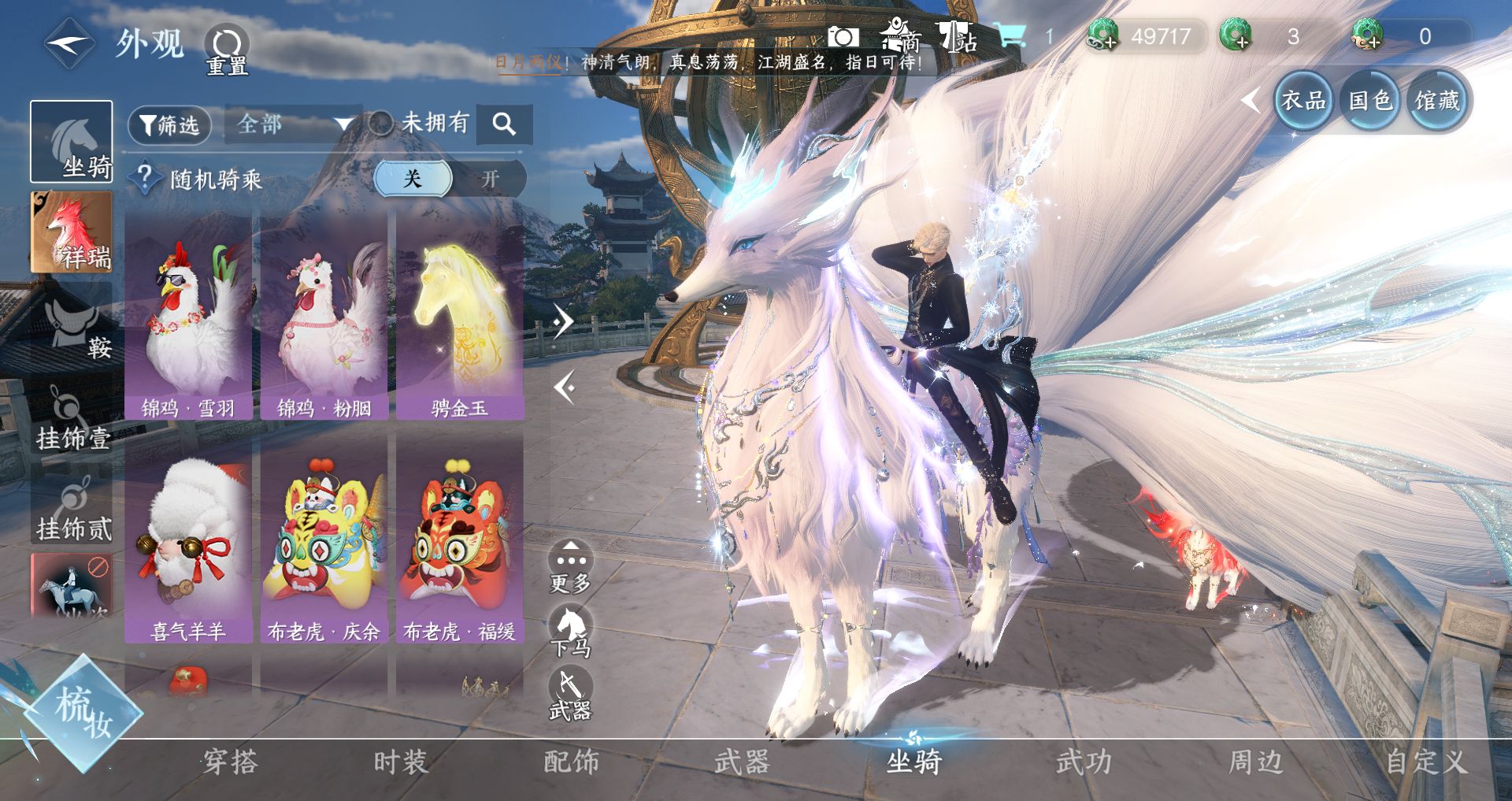Open the 鞍 saddle category
Viewport: 1512px width, 801px height.
[72, 324]
